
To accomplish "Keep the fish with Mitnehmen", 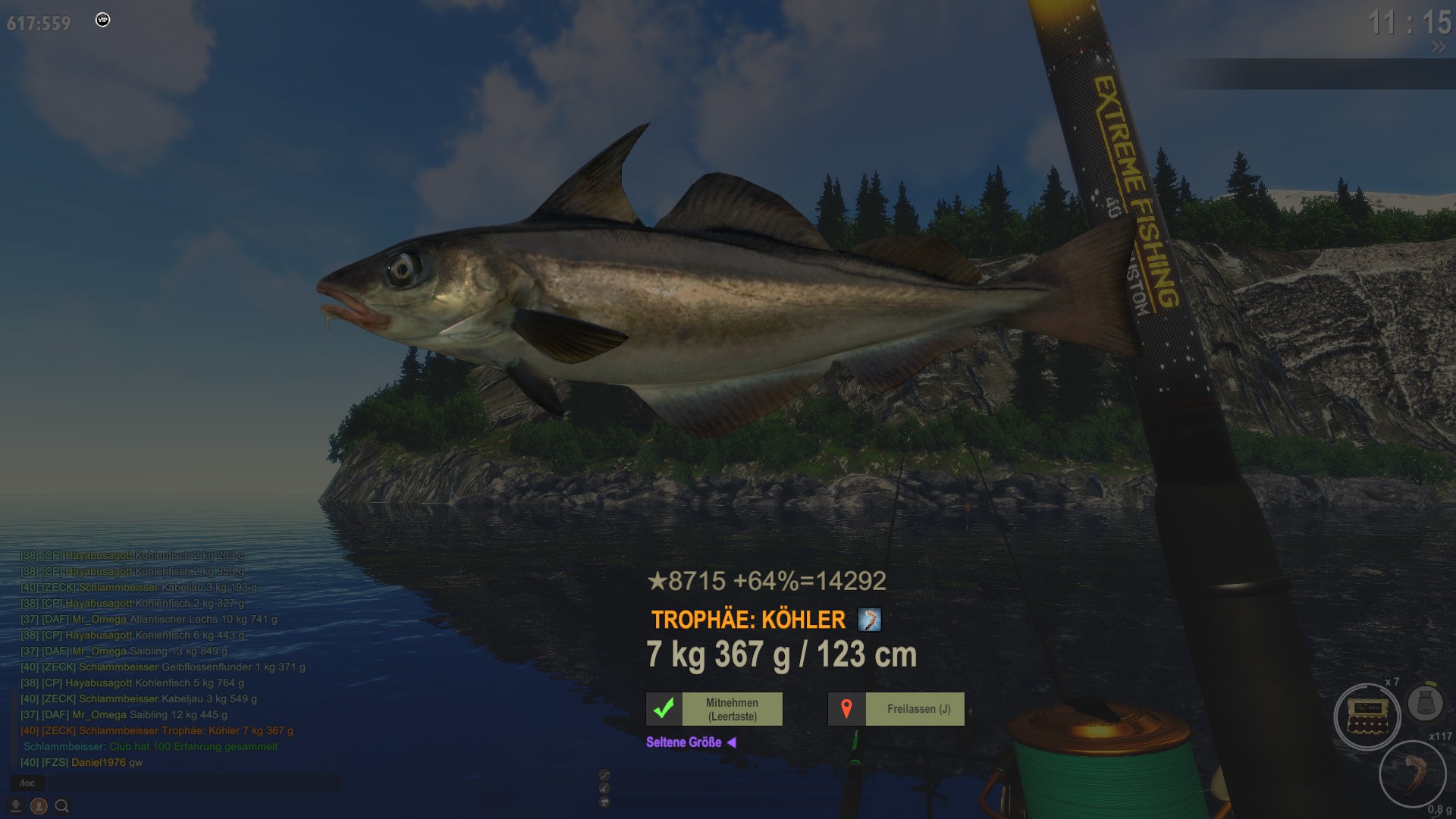I will [x=714, y=709].
